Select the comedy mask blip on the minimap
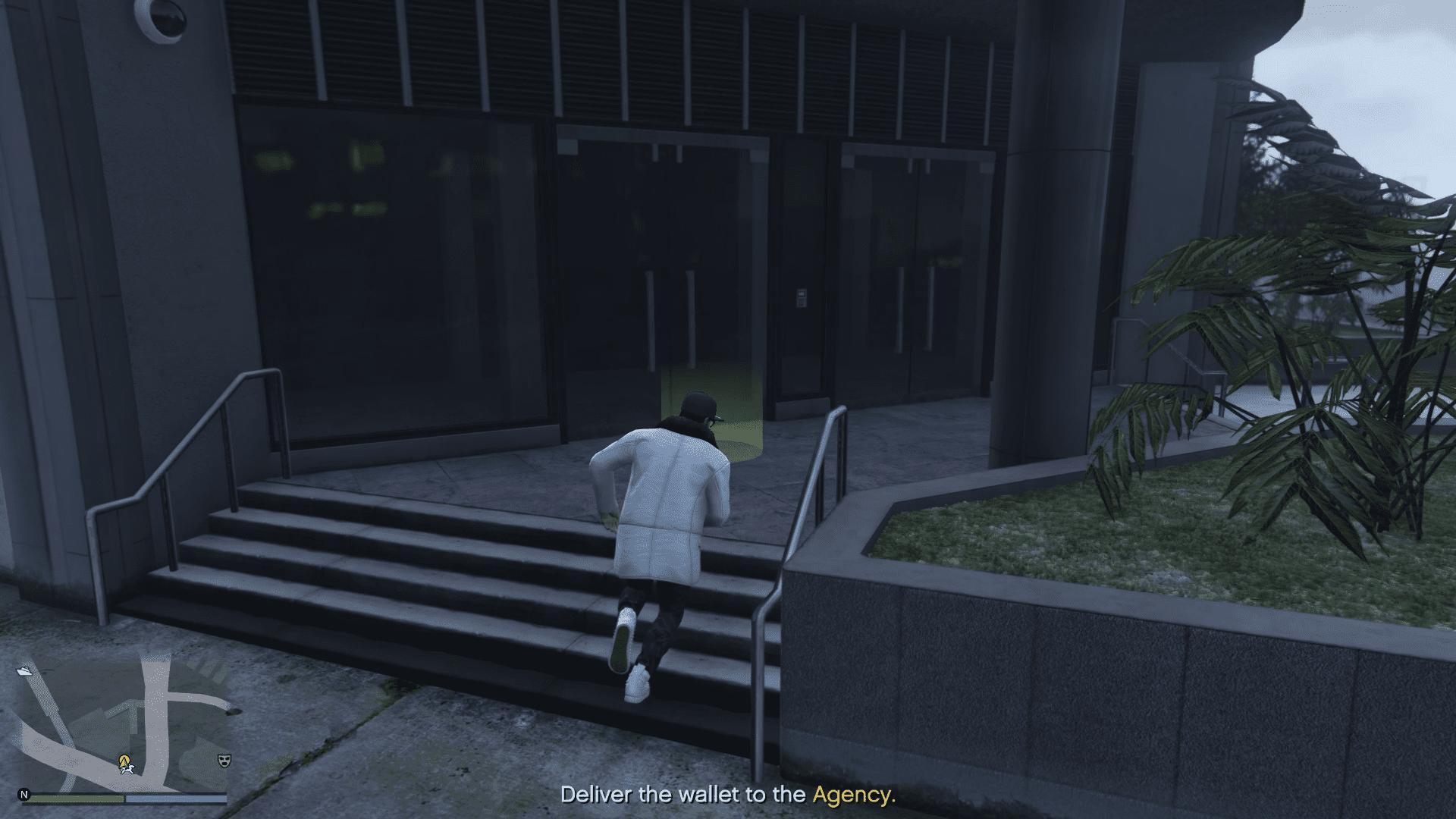 [224, 760]
